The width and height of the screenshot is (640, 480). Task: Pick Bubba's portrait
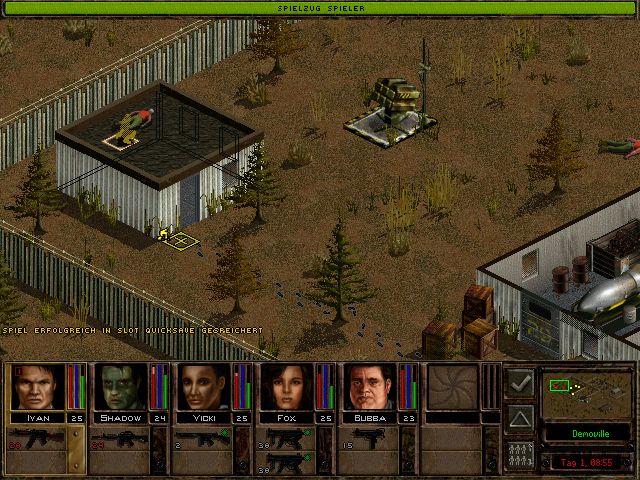point(370,387)
